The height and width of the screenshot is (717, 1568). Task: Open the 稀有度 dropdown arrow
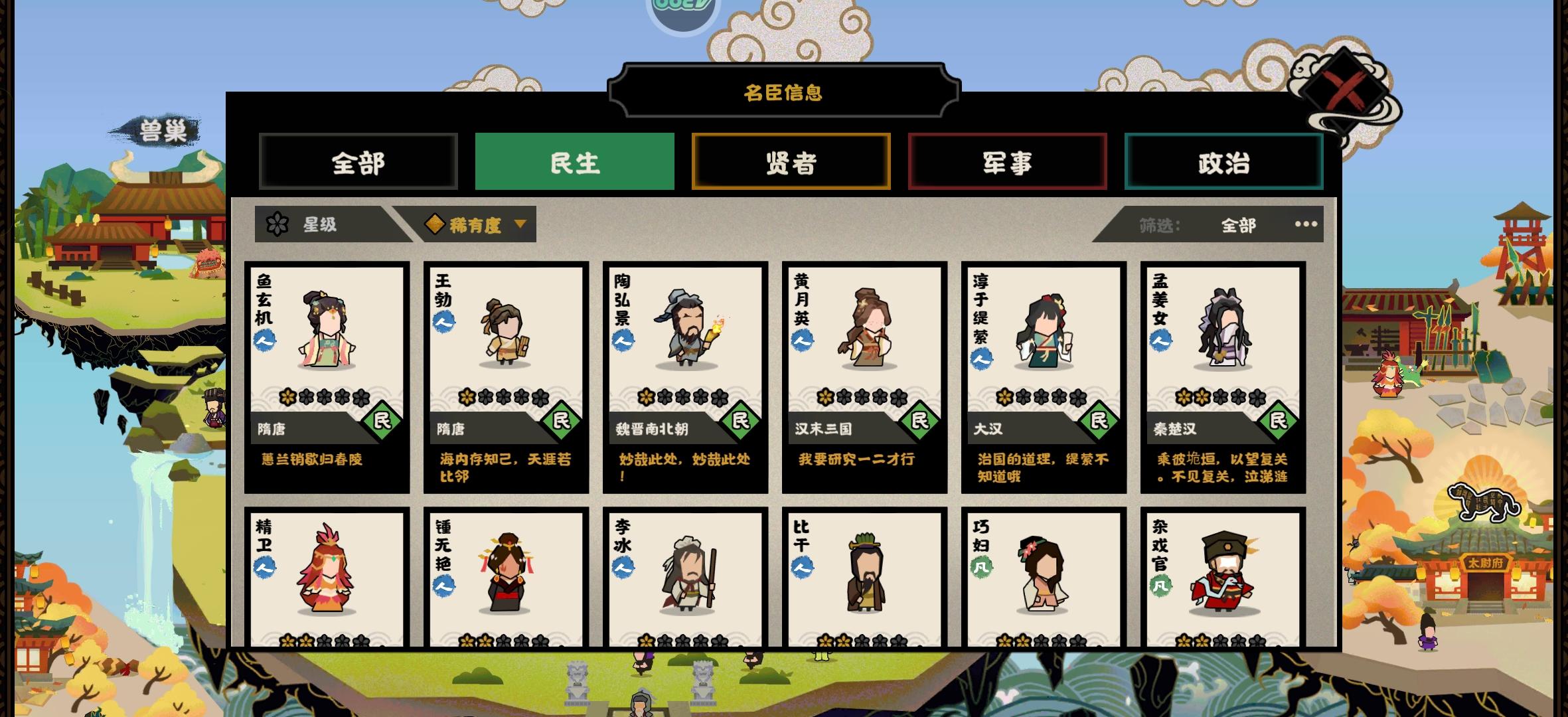[521, 224]
